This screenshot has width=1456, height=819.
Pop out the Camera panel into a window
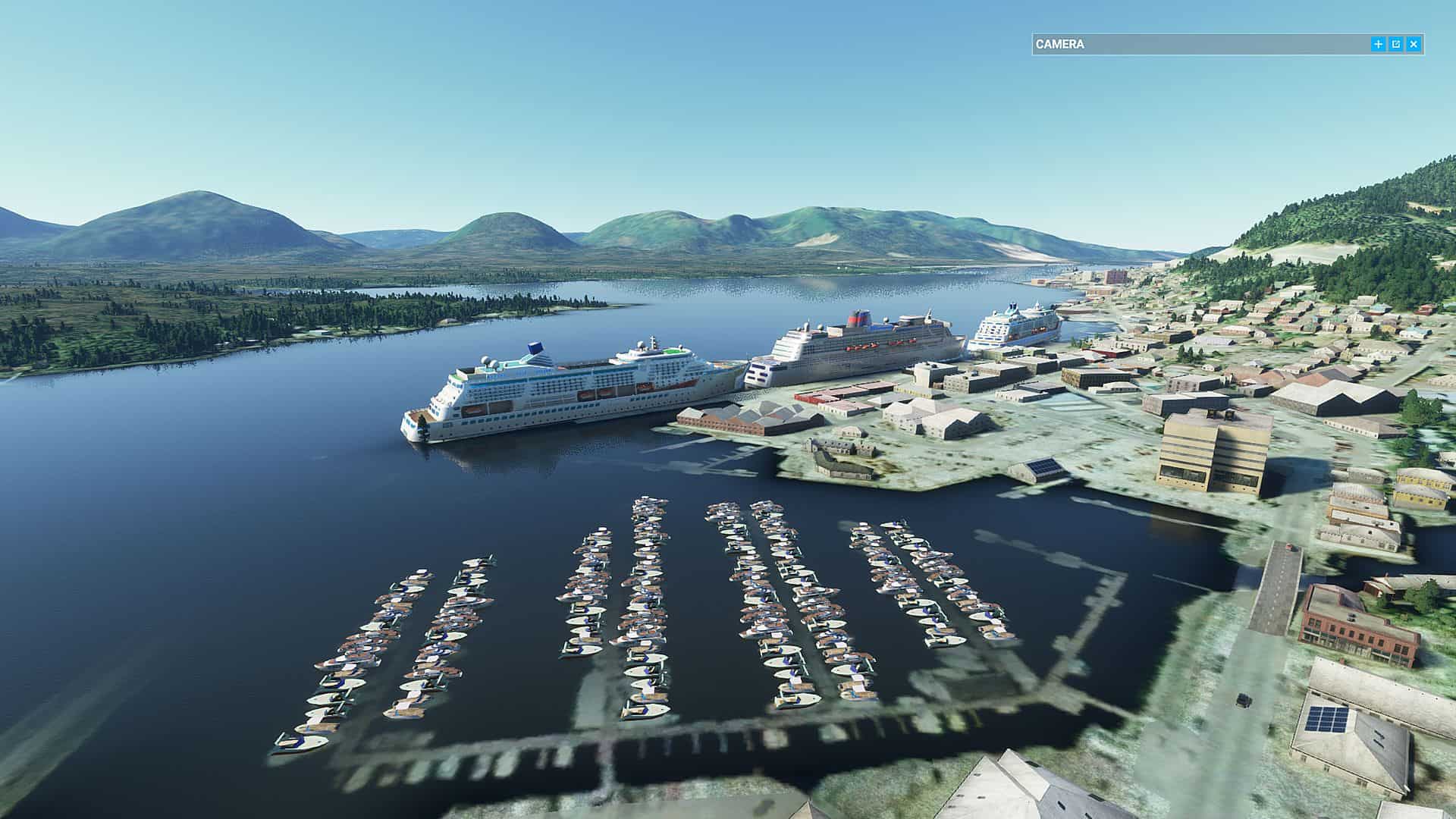pos(1396,44)
